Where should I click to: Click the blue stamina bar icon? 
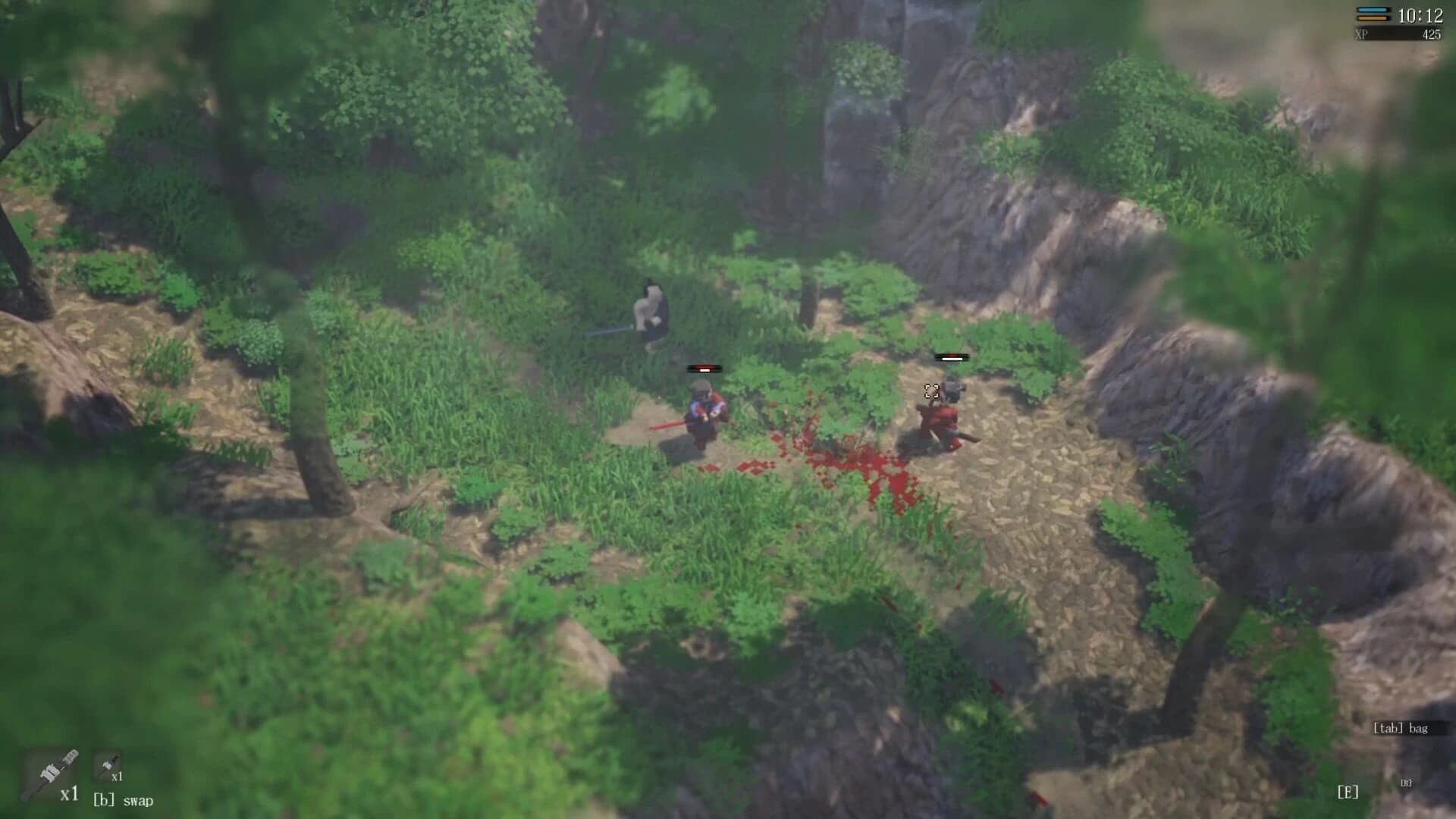1373,9
